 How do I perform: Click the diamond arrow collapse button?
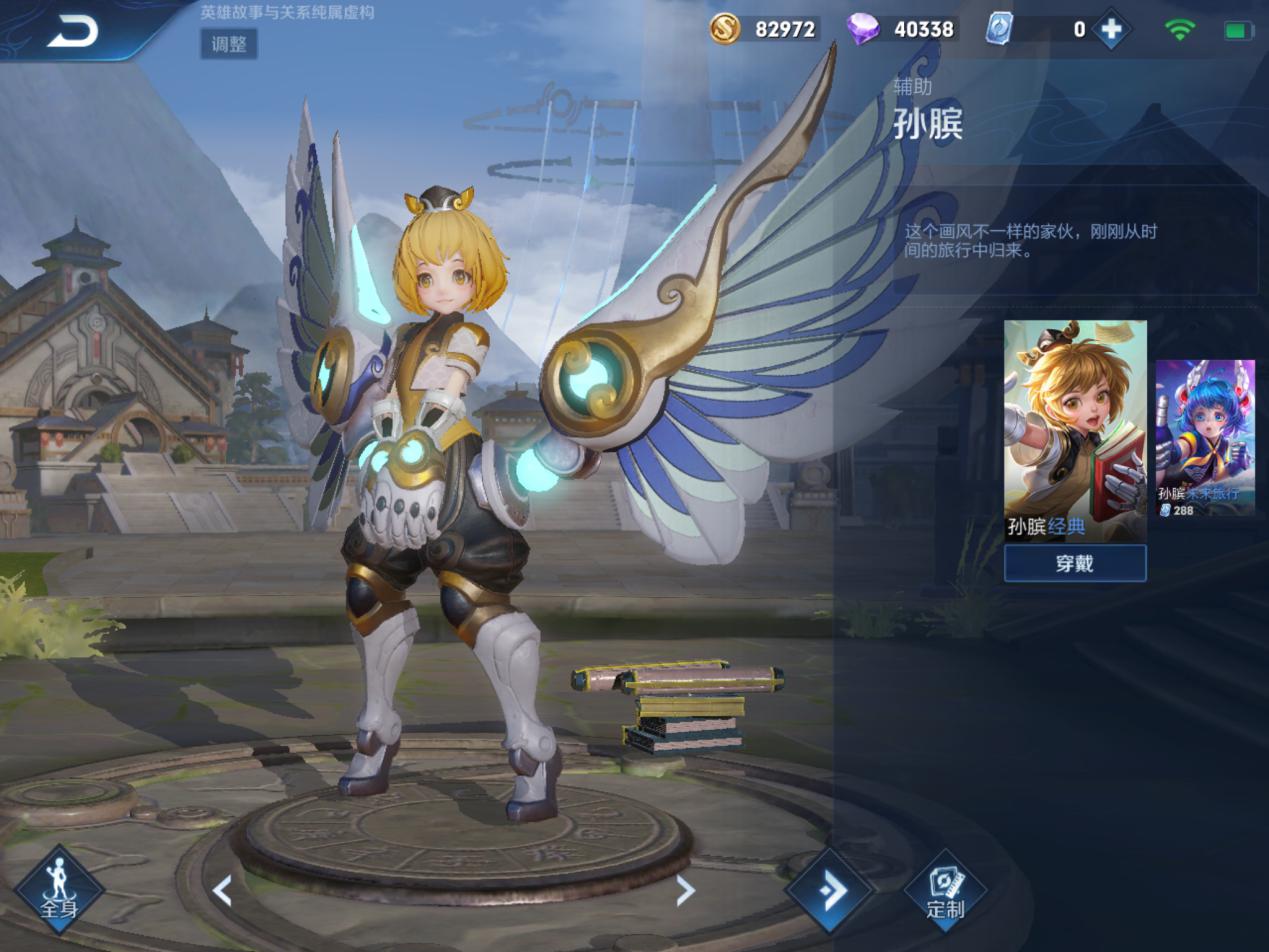[830, 890]
